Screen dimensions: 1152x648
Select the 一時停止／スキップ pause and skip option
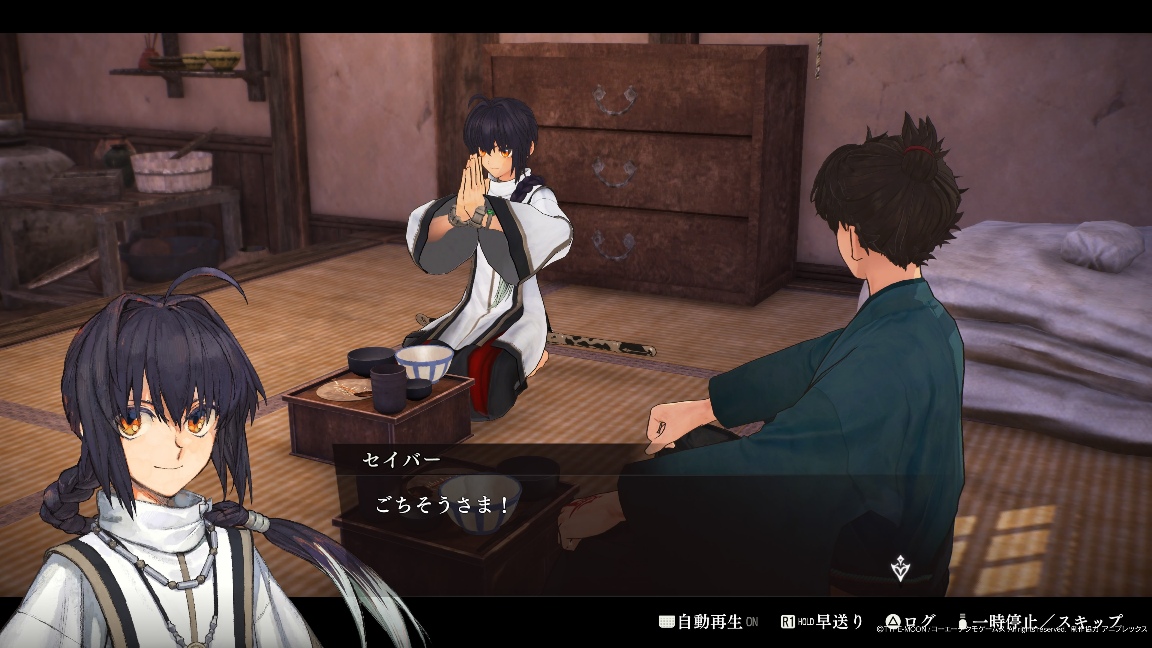pyautogui.click(x=1039, y=622)
